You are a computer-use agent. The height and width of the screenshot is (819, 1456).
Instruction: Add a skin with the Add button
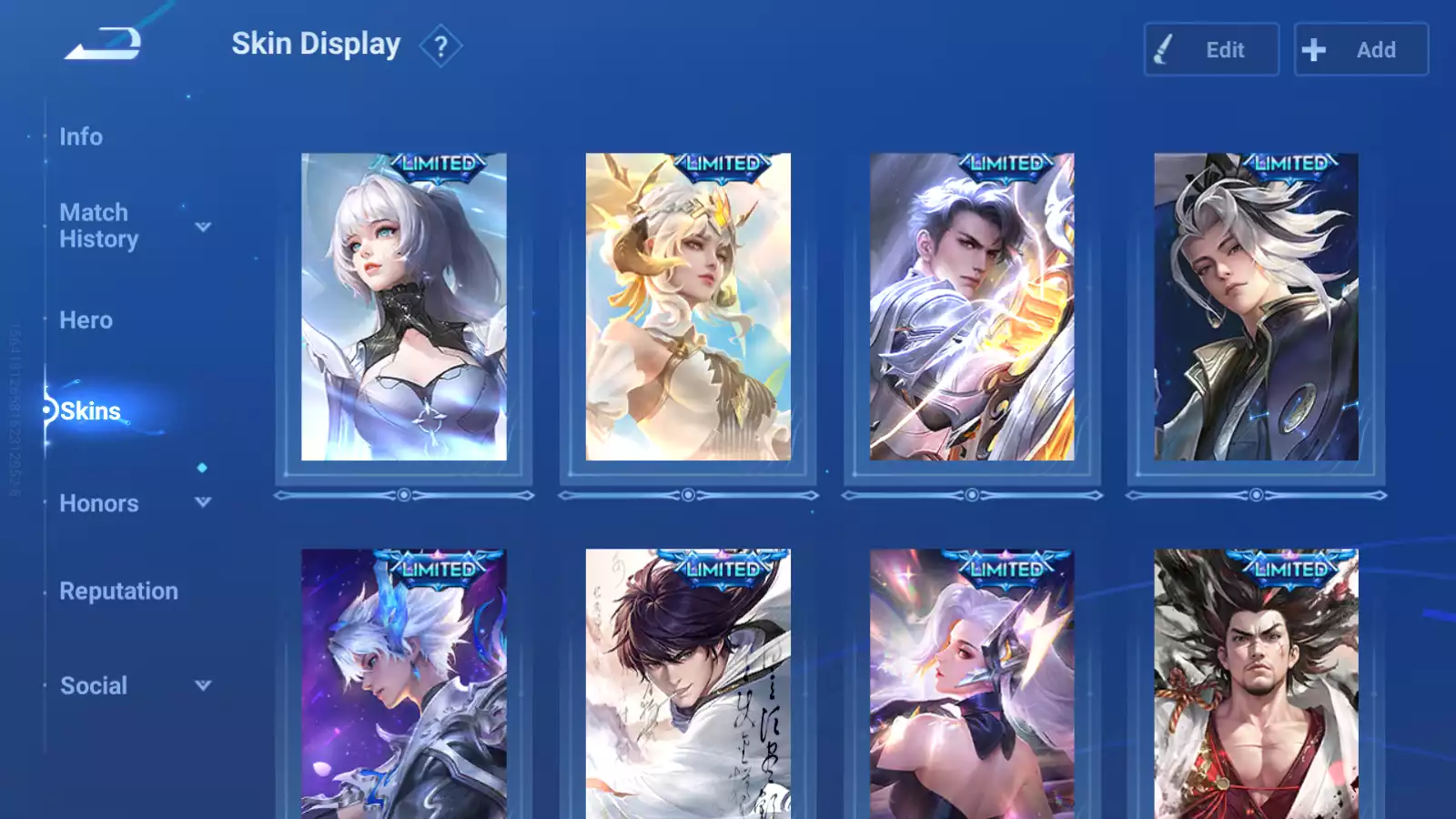pyautogui.click(x=1360, y=49)
